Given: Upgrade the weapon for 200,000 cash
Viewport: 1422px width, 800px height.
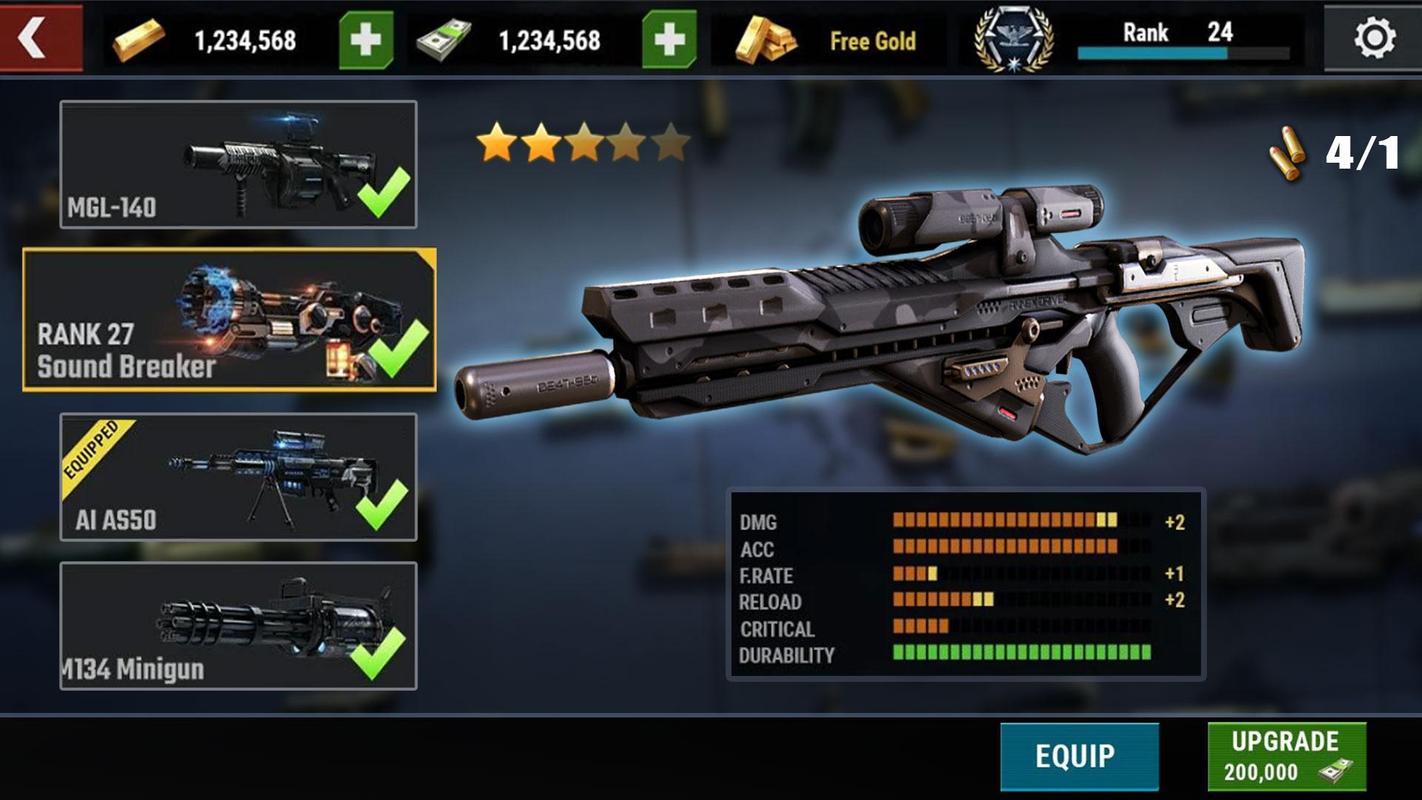Looking at the screenshot, I should coord(1286,756).
